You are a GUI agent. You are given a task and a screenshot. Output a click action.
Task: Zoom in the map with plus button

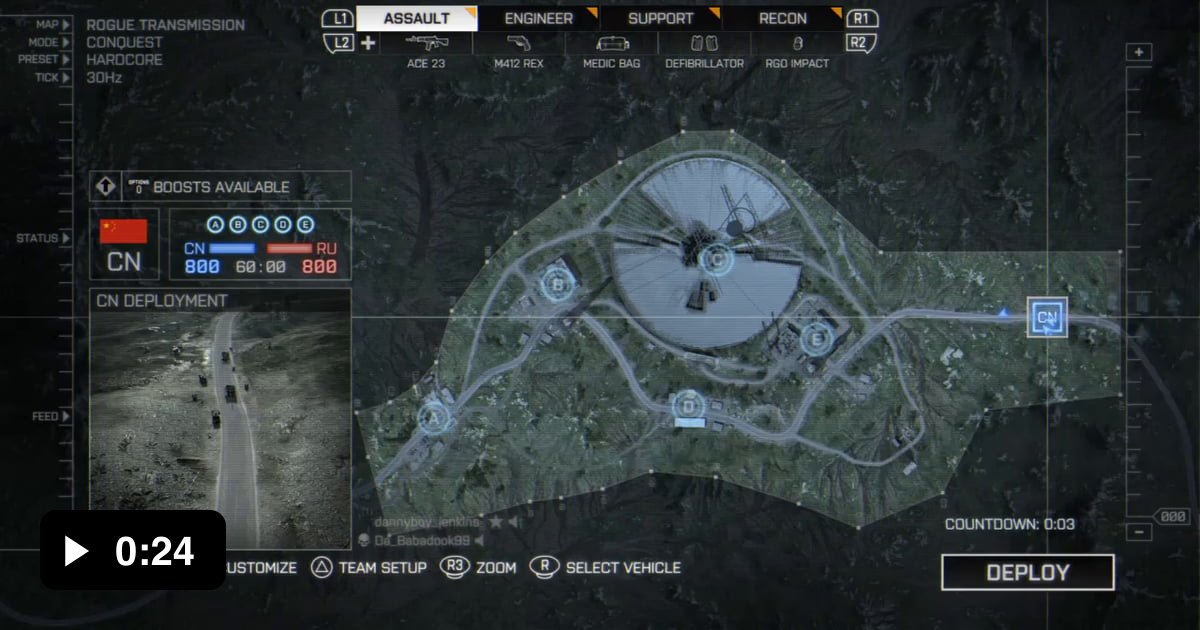1139,53
